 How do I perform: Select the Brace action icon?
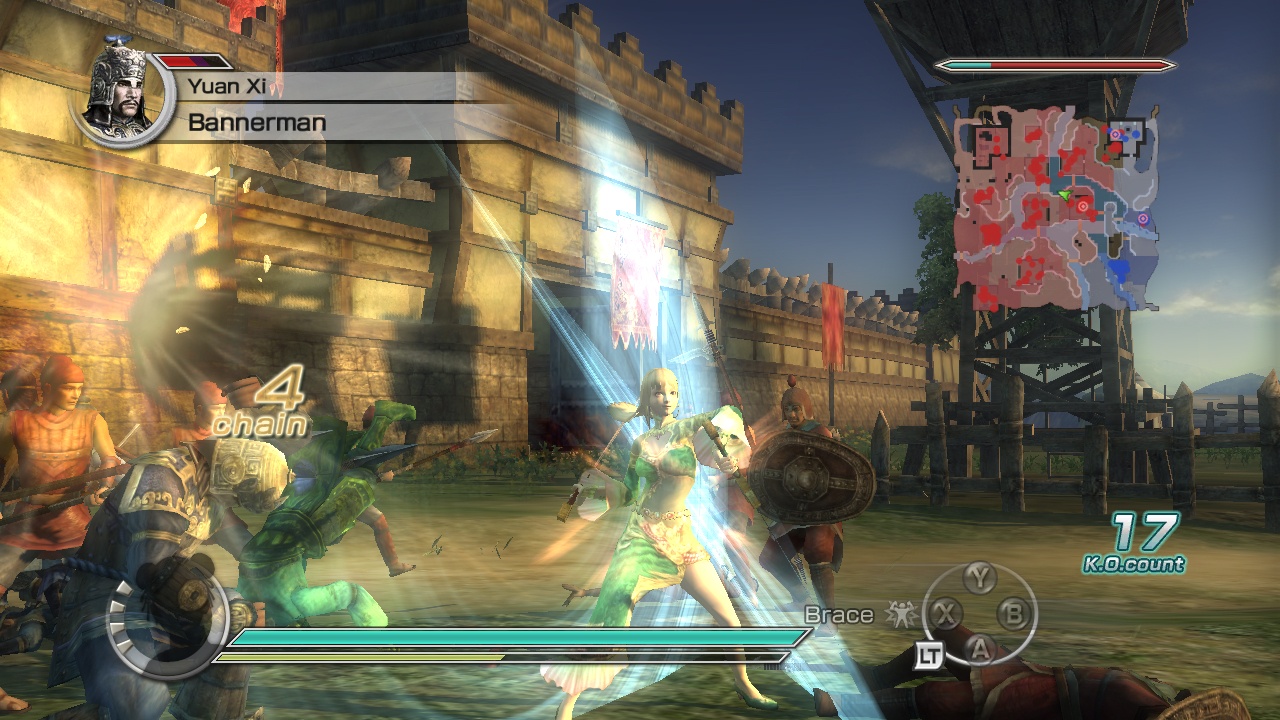click(x=902, y=614)
